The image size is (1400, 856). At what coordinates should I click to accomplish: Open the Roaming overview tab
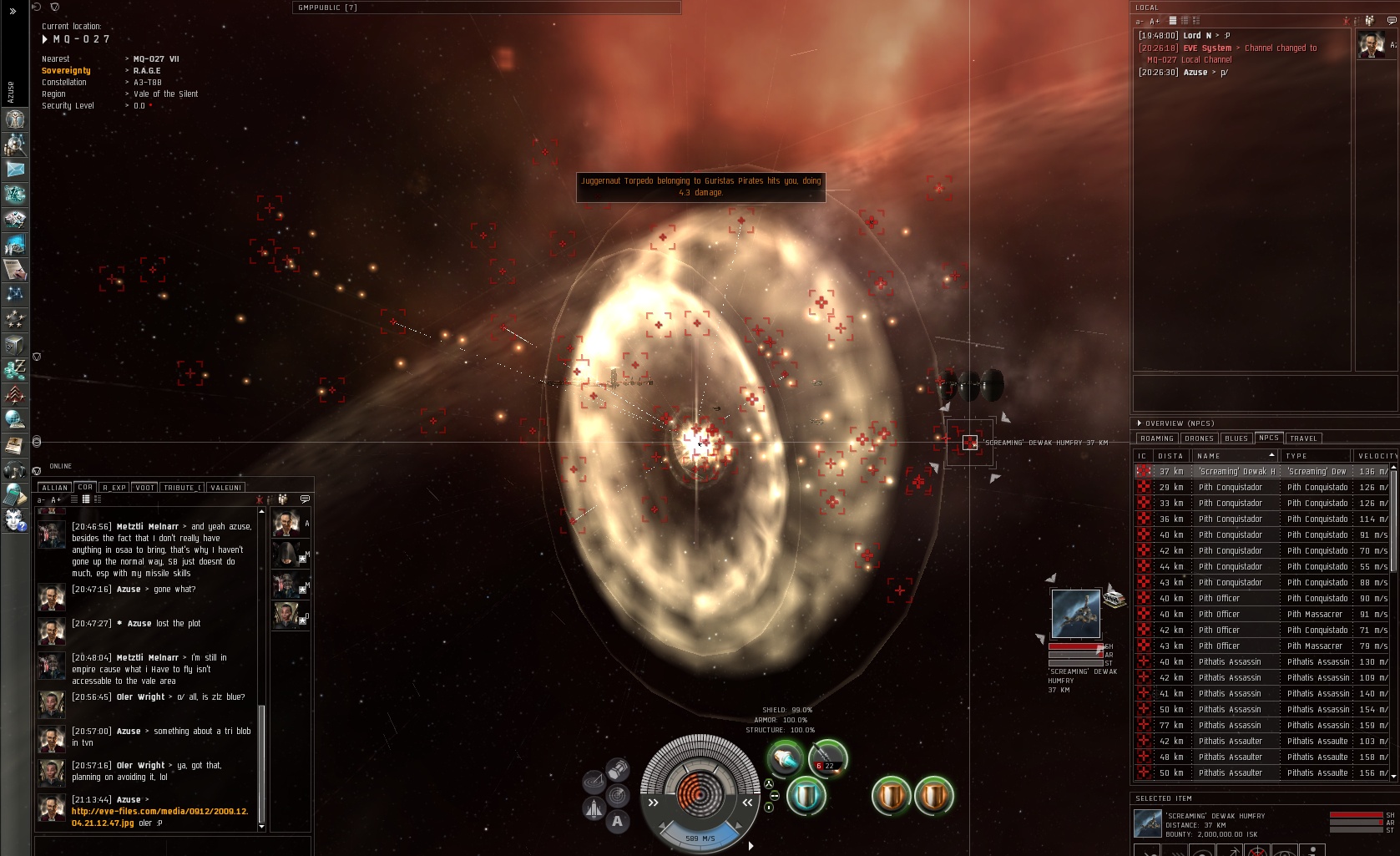point(1157,438)
